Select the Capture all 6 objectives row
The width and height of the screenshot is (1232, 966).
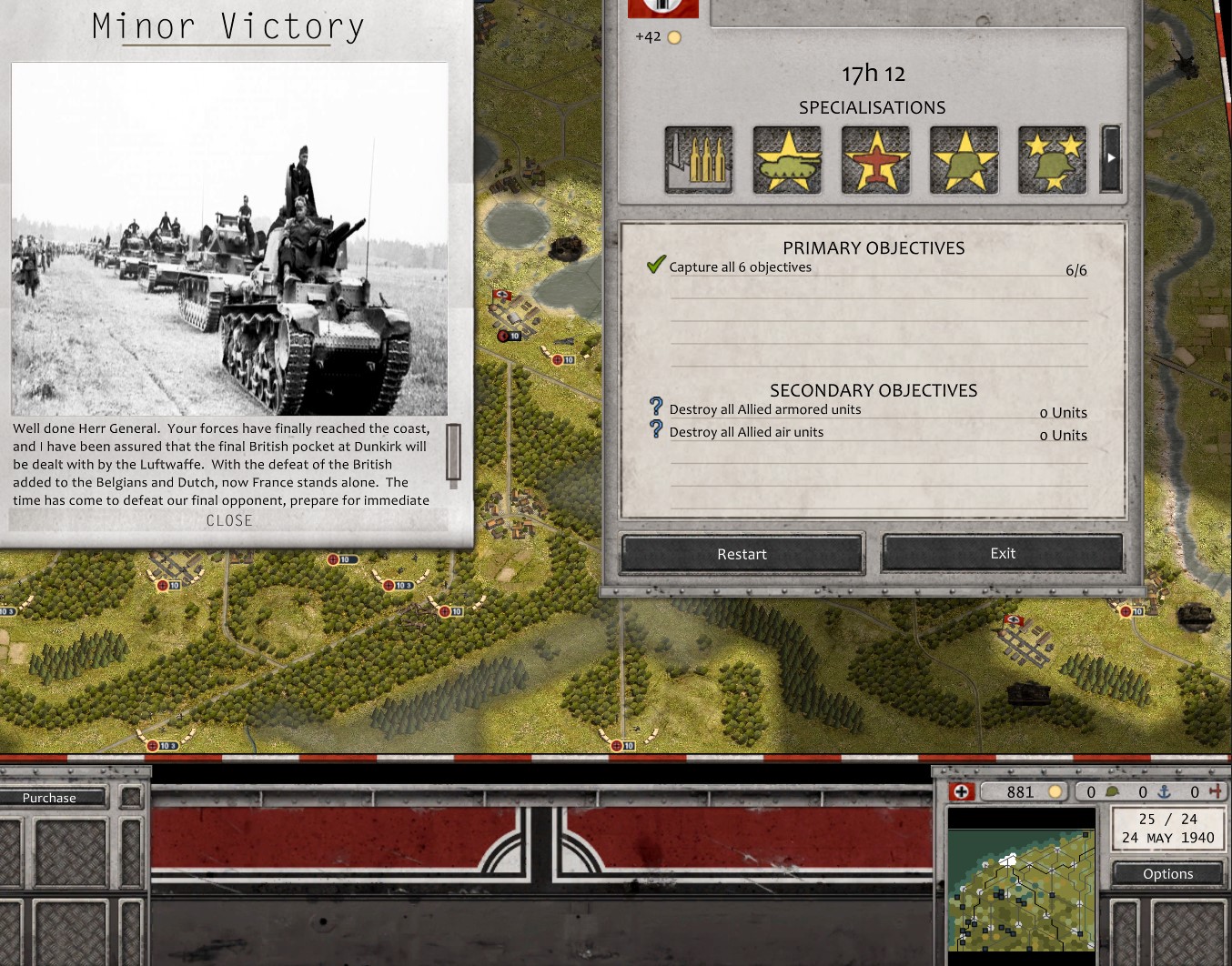click(741, 267)
